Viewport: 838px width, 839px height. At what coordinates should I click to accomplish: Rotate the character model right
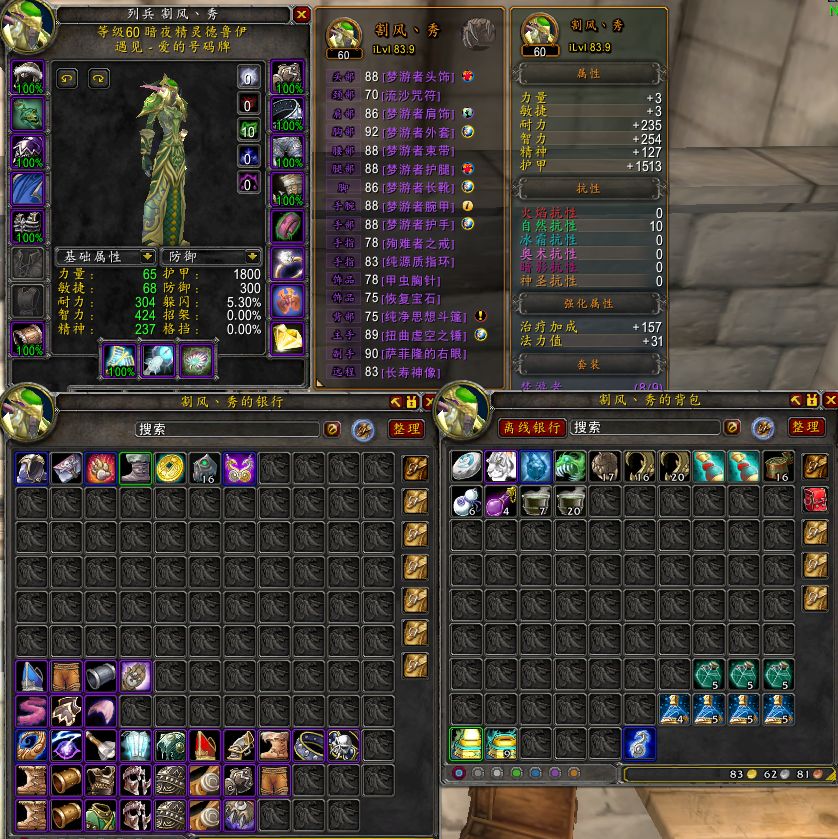[98, 77]
